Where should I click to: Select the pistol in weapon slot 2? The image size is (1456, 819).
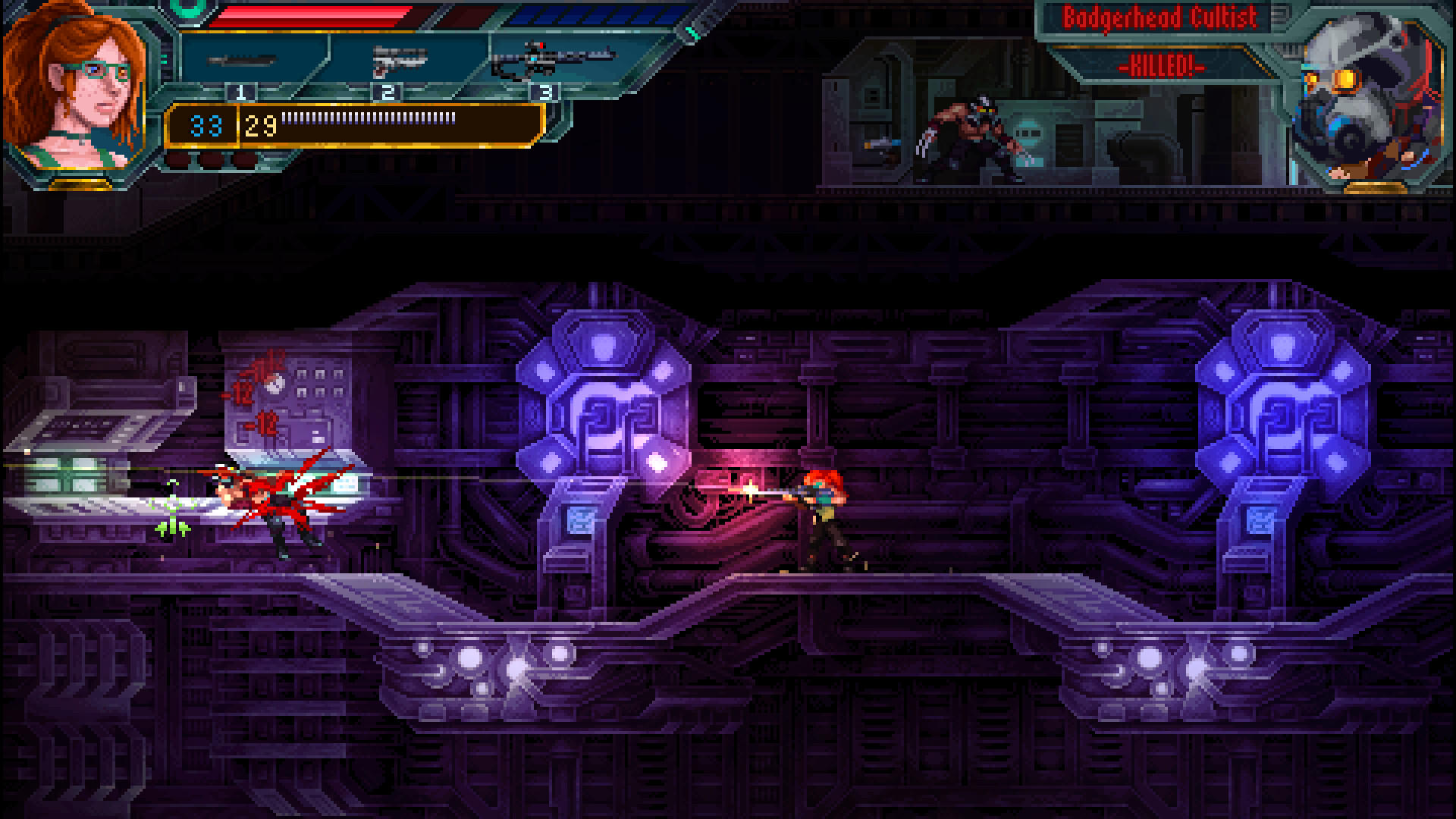pos(398,59)
